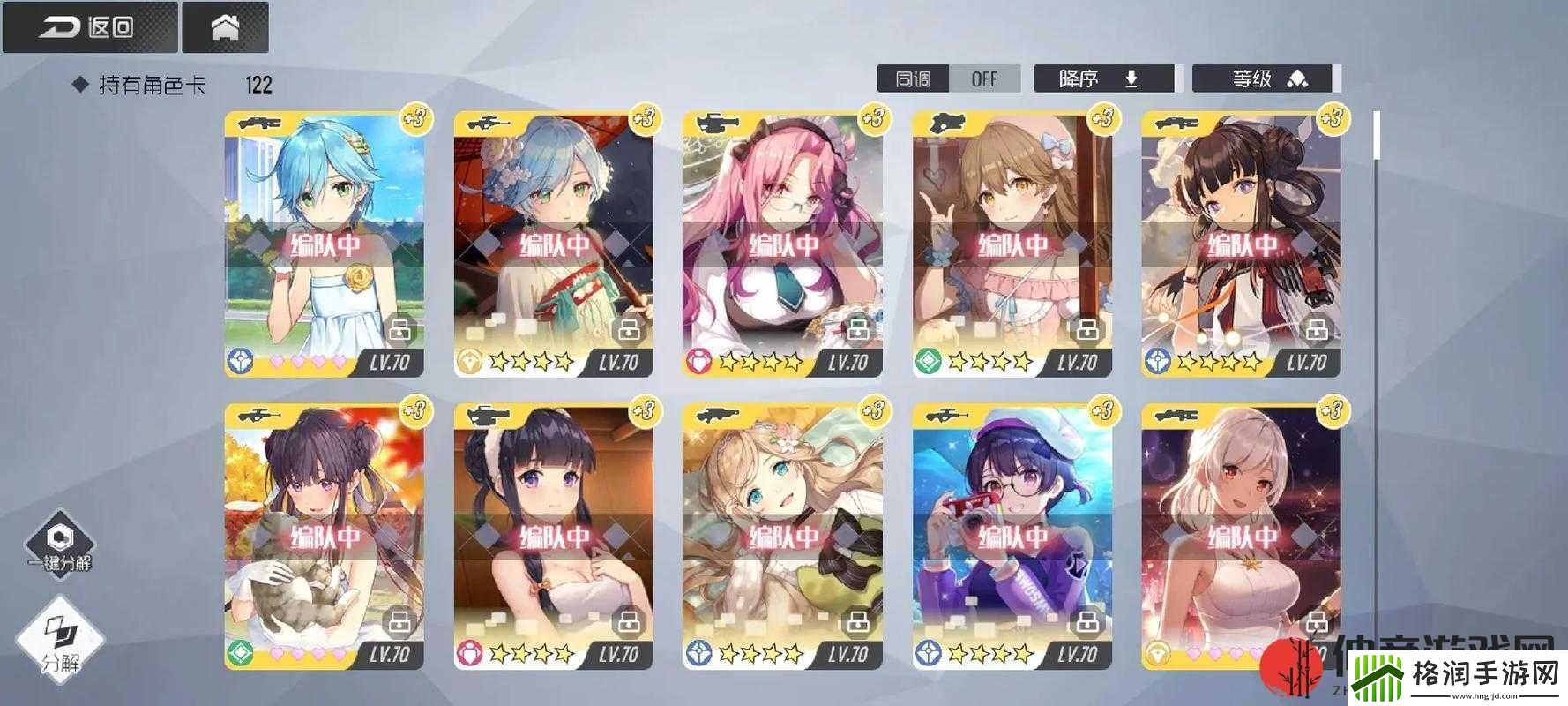Select the girl holding a red camera card
Screen dimensions: 1568x706
pyautogui.click(x=1012, y=537)
